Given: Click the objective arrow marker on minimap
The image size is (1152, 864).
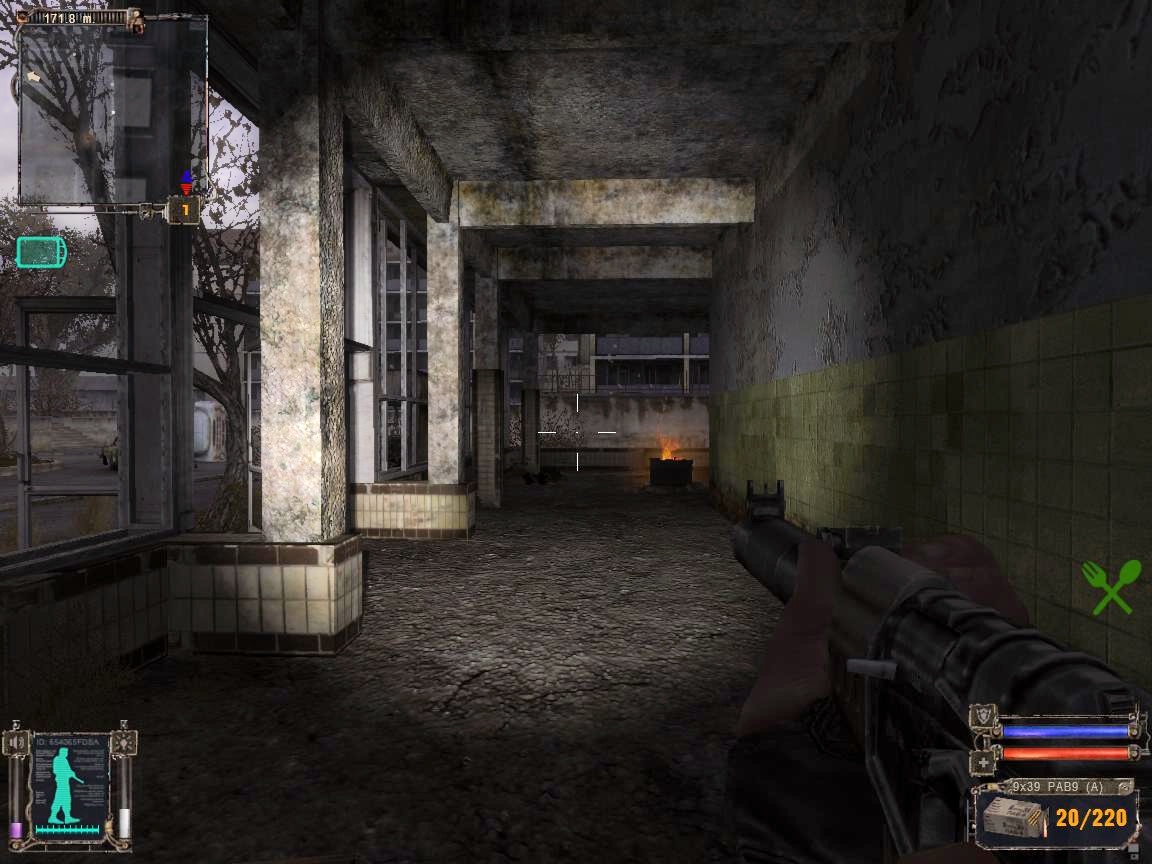Looking at the screenshot, I should pyautogui.click(x=33, y=76).
